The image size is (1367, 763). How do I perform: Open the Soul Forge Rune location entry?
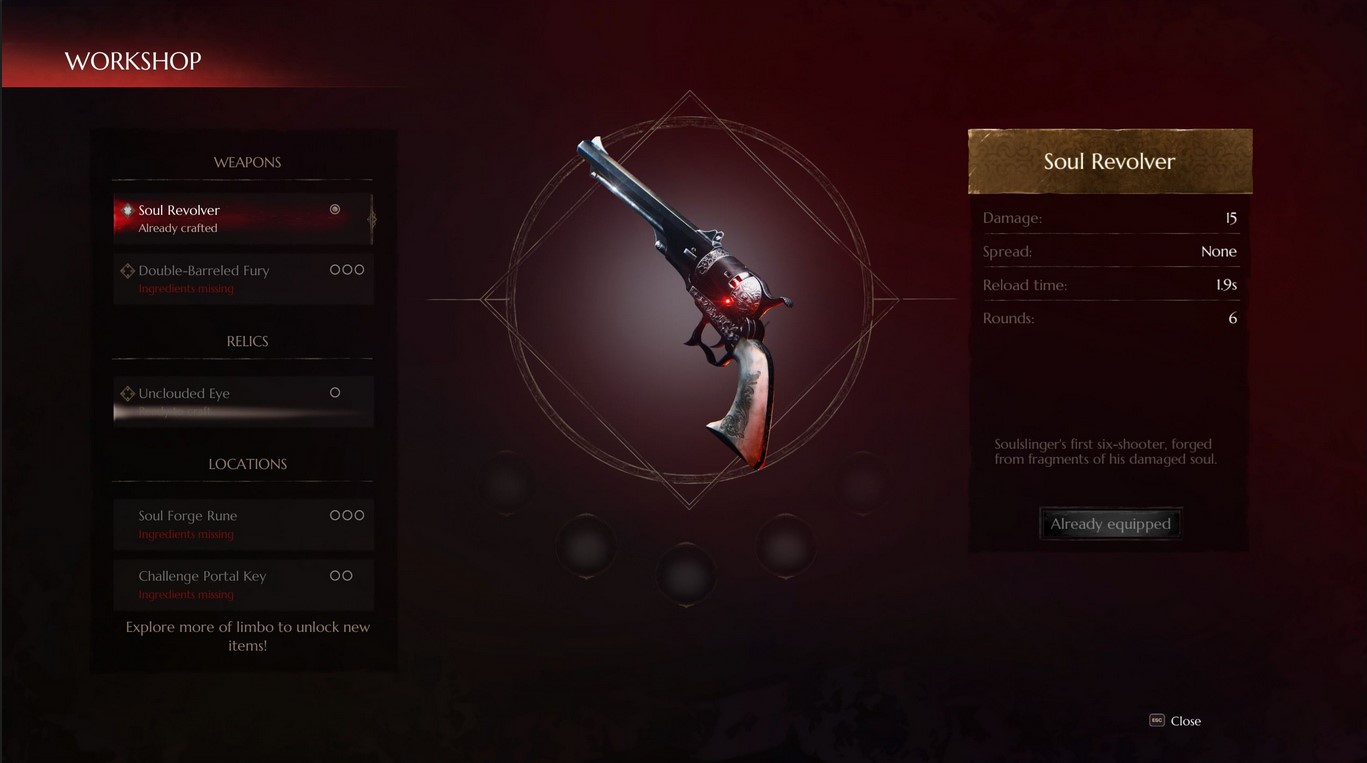pos(242,524)
